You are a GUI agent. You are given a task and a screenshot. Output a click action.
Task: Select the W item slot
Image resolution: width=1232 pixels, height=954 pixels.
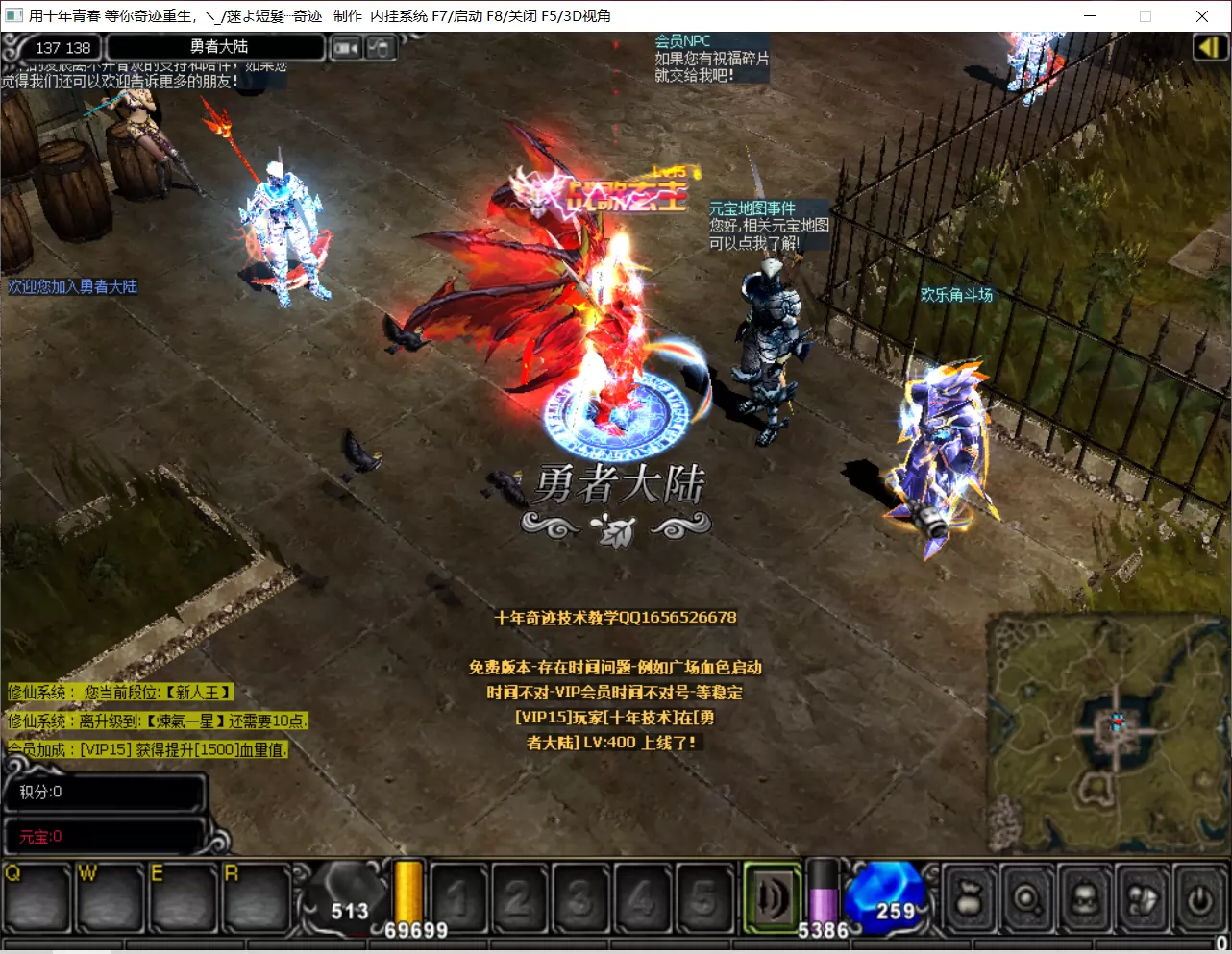111,899
